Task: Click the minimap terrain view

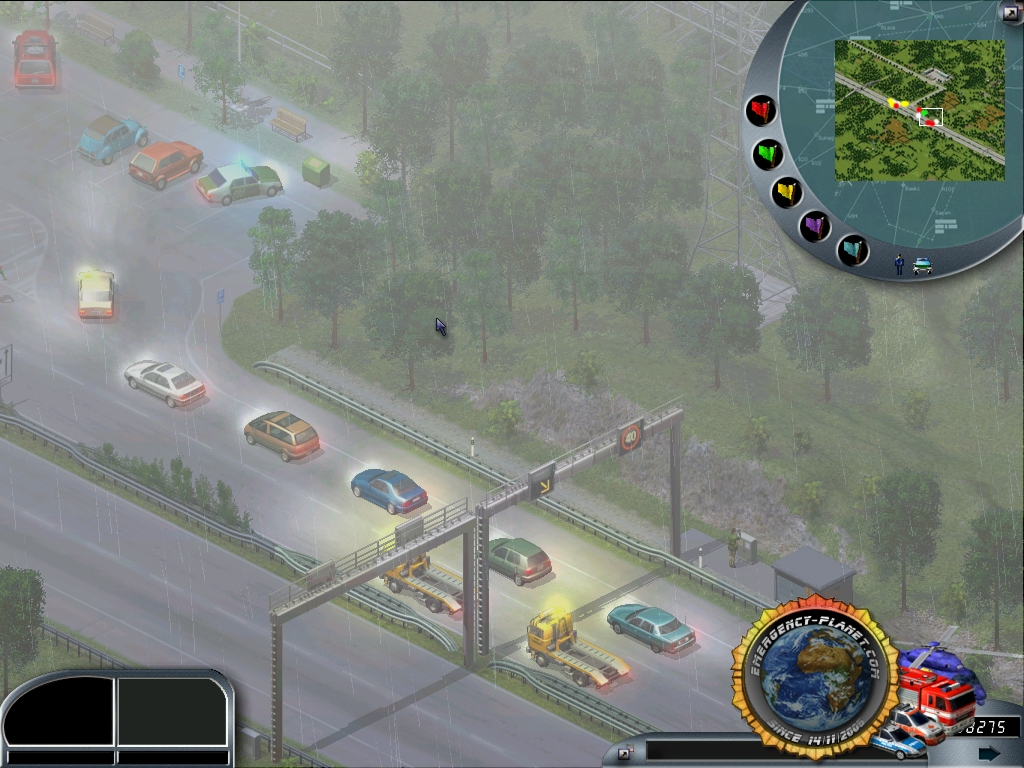Action: [919, 110]
